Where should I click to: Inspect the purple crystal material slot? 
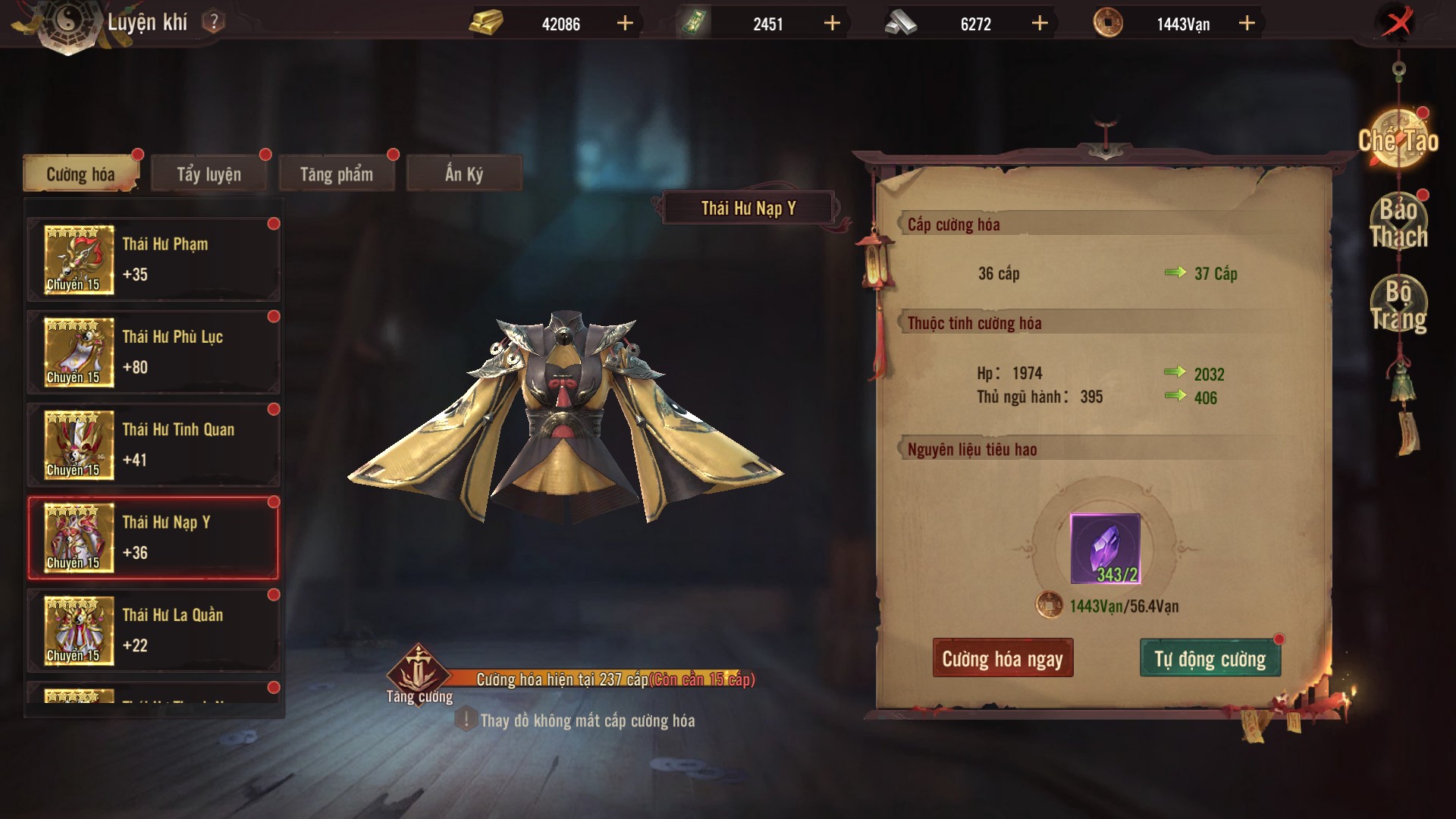point(1105,548)
